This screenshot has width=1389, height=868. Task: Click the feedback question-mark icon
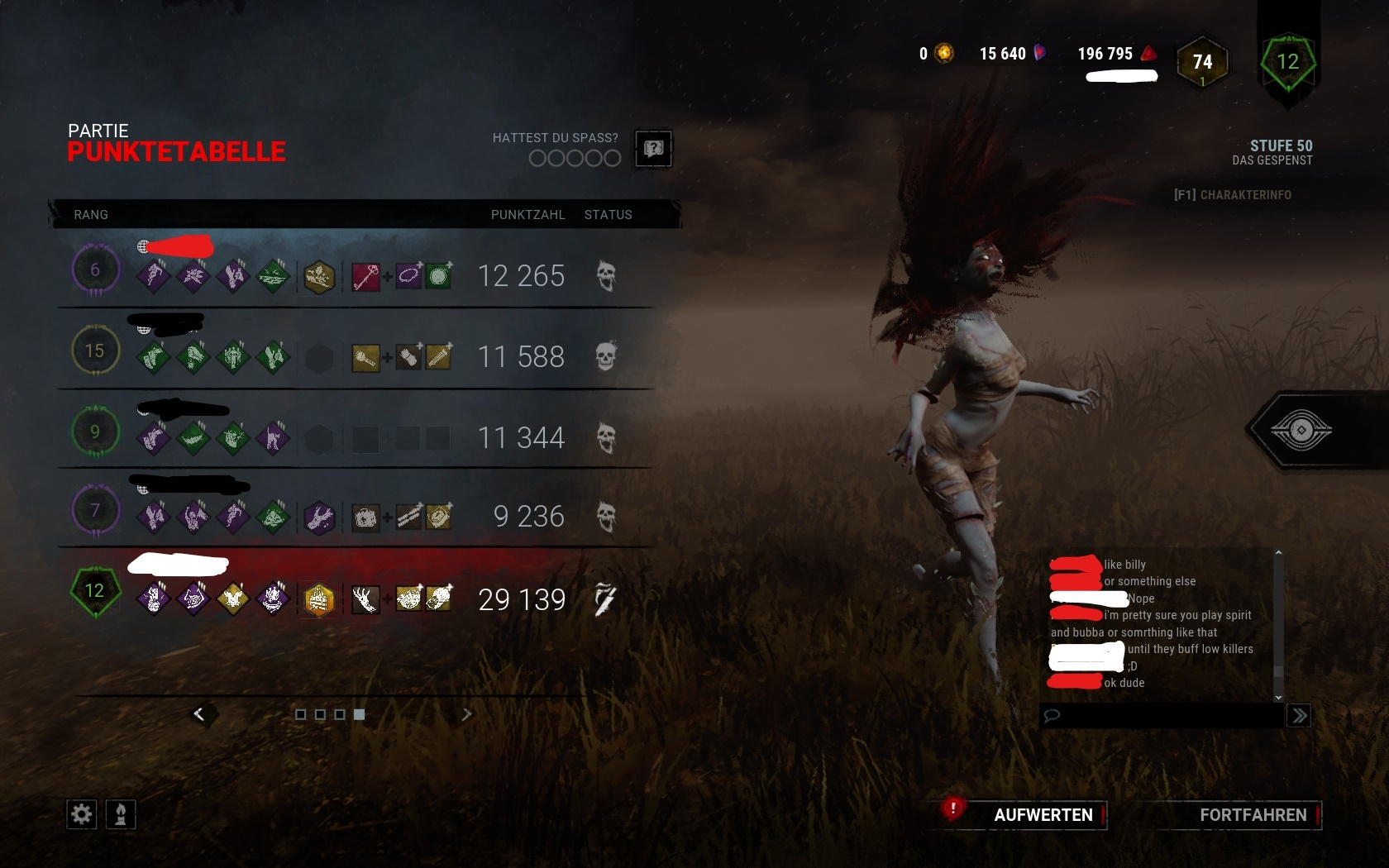point(653,148)
